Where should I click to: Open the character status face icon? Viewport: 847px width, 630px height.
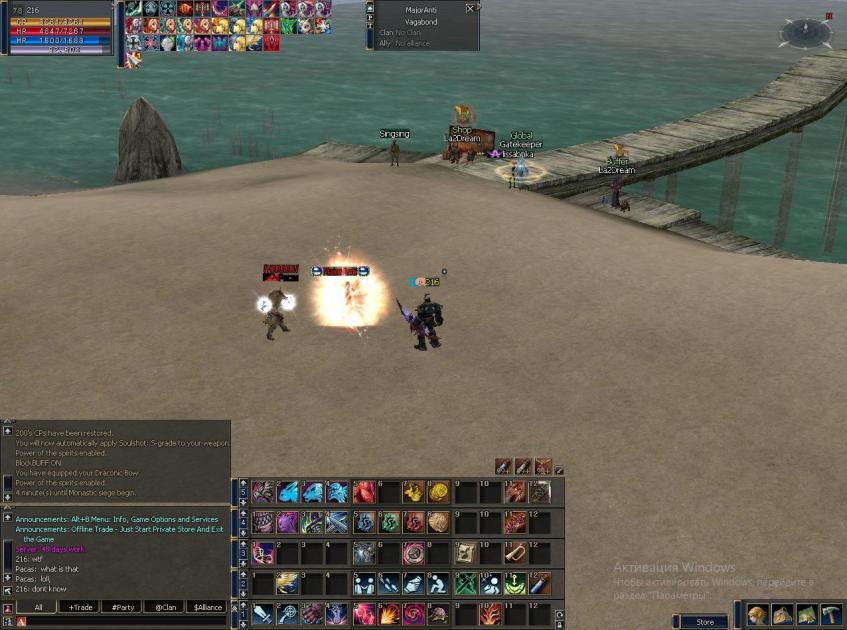tap(758, 615)
